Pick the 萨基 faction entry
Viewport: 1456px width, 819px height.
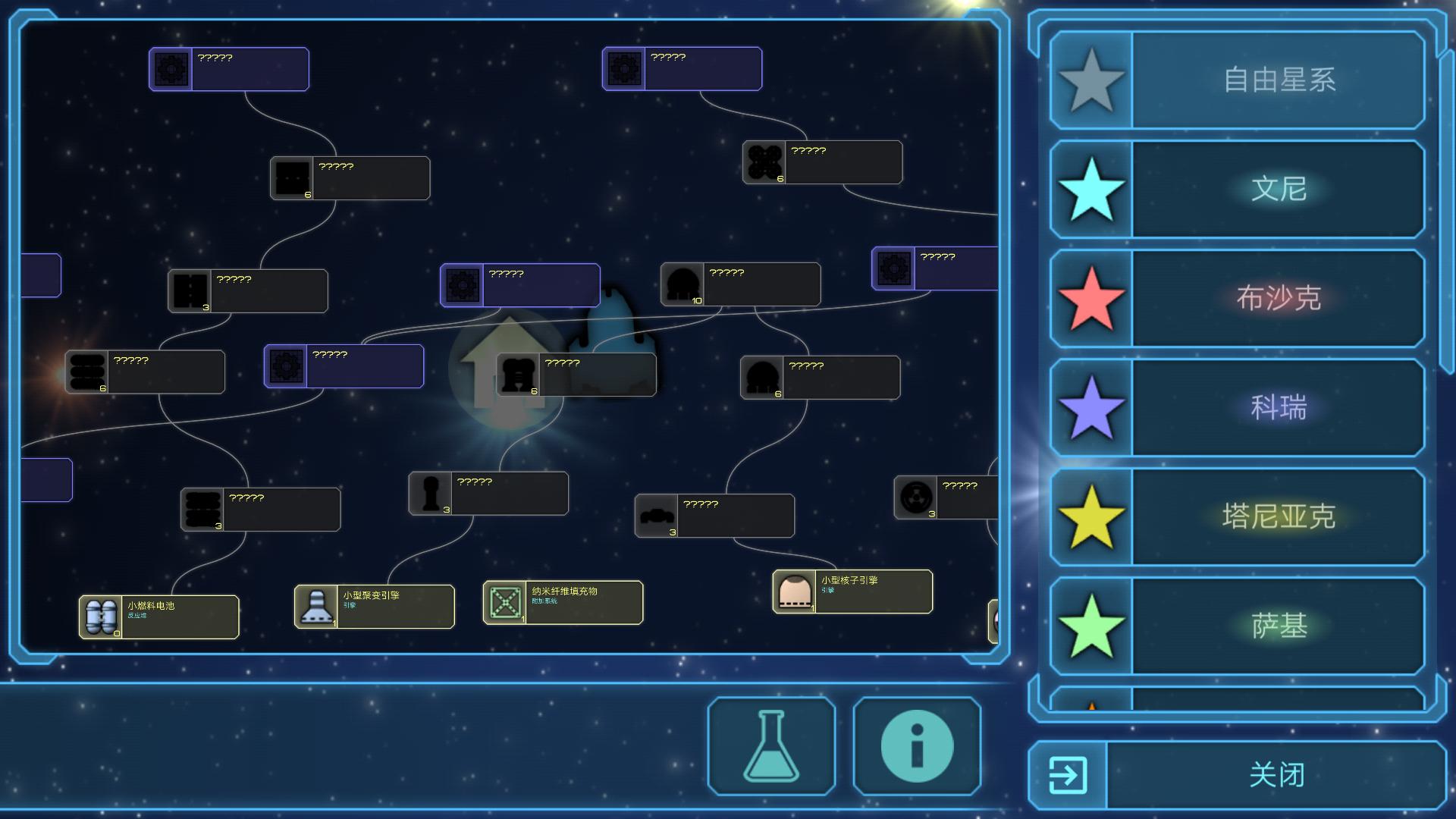(x=1238, y=626)
